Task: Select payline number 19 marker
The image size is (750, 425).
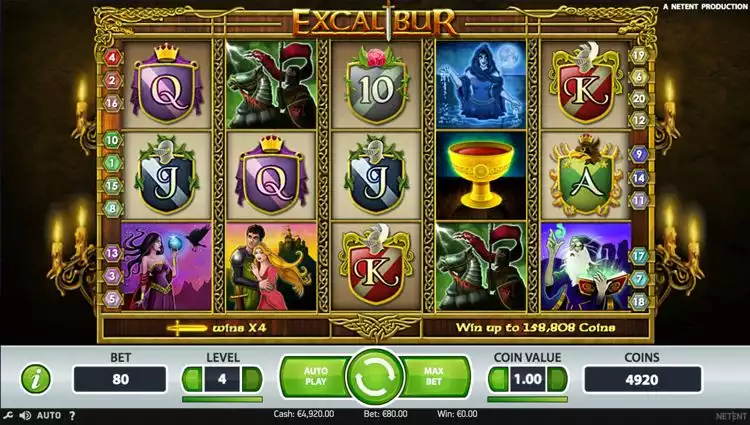Action: click(638, 56)
